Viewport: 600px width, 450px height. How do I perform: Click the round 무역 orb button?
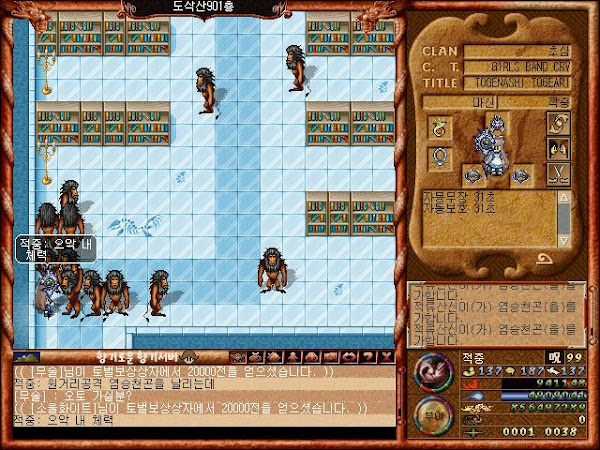433,411
